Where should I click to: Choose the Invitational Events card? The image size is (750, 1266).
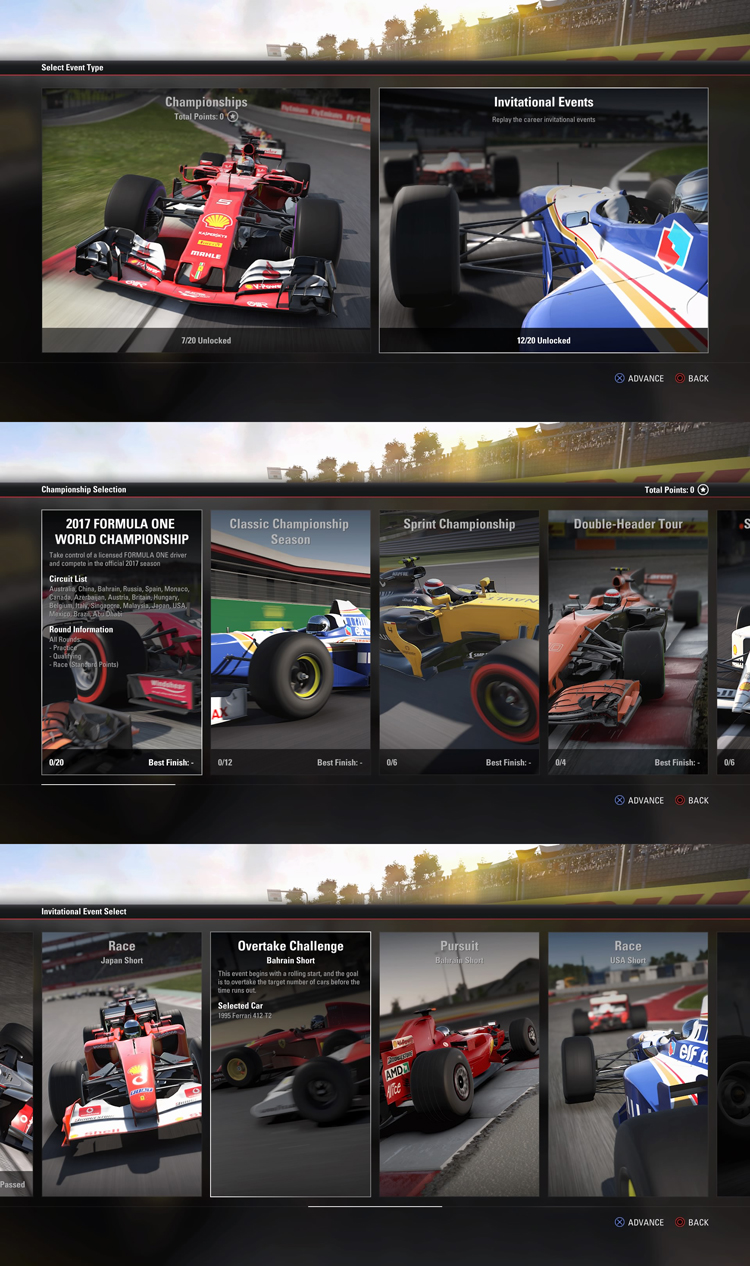click(543, 220)
